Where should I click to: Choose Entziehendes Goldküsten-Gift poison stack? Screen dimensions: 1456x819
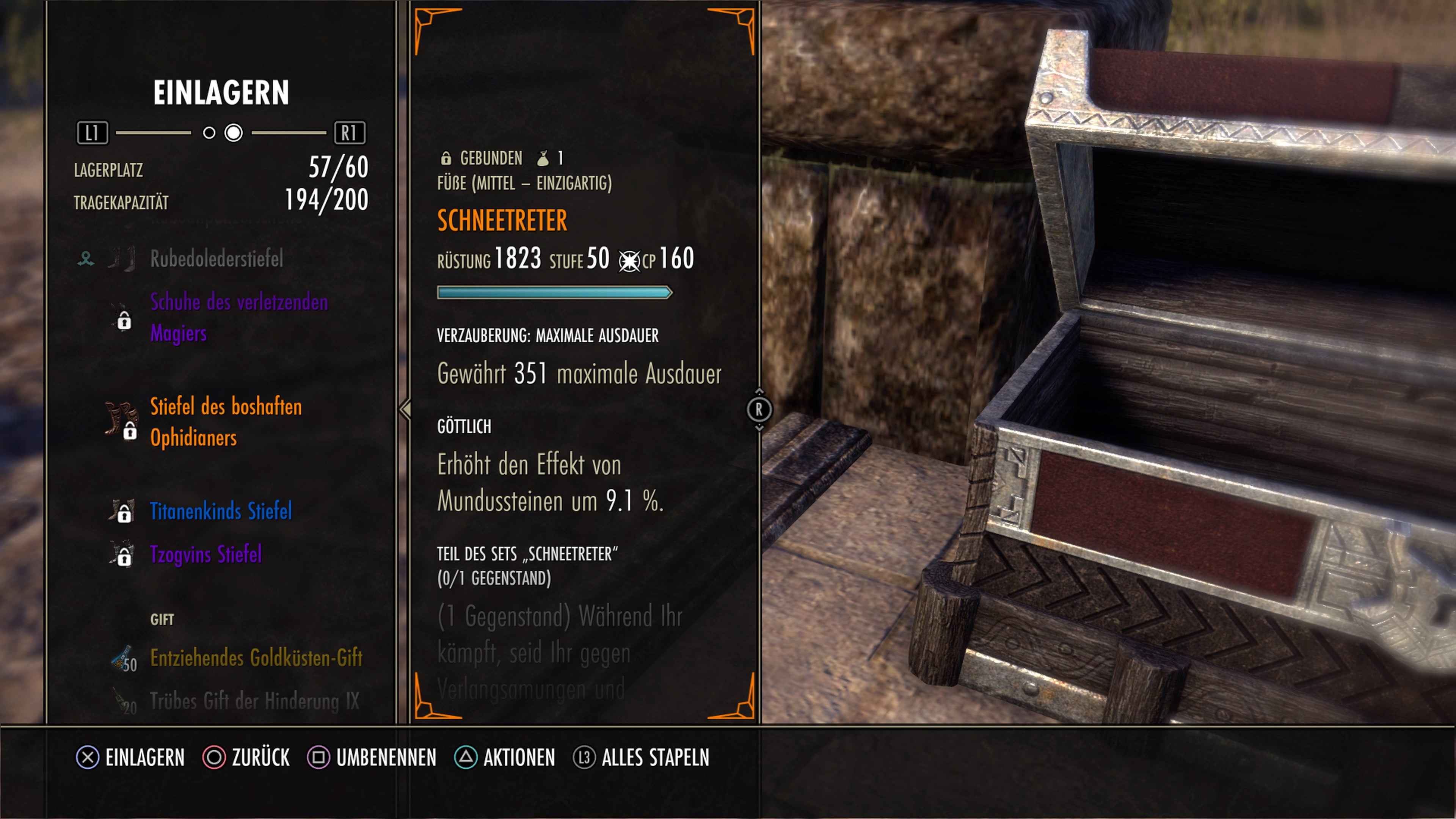256,658
